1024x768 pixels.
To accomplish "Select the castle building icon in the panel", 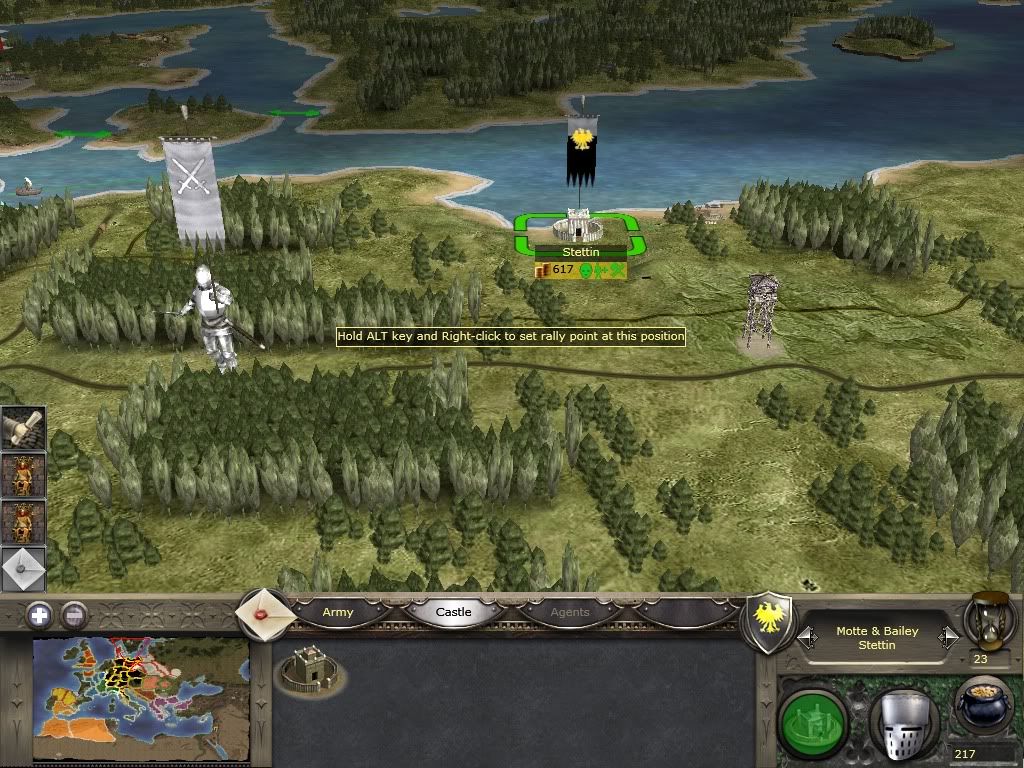I will 309,670.
